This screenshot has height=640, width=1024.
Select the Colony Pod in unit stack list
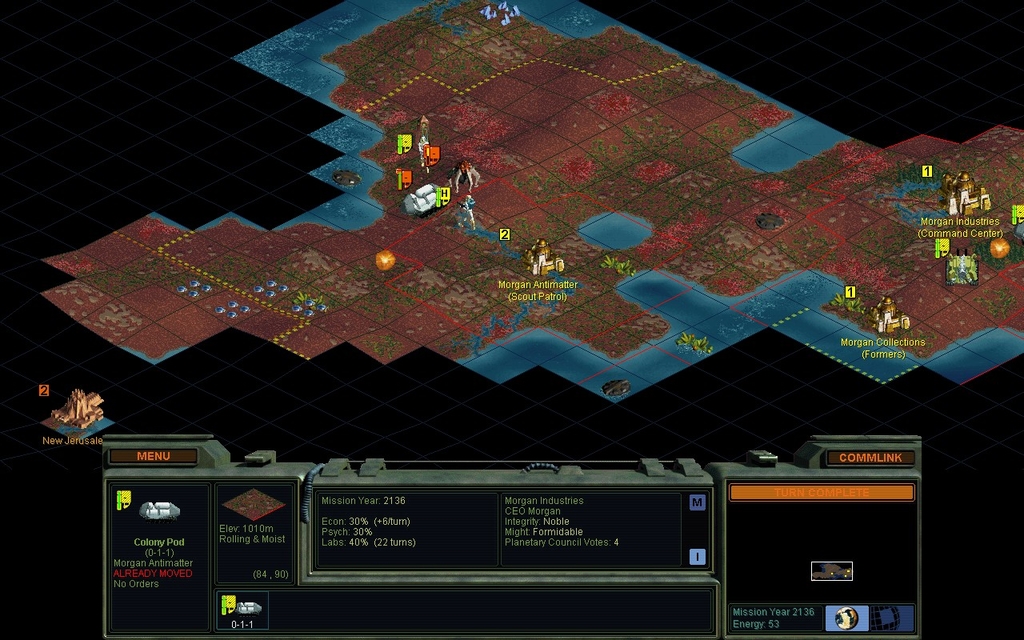coord(242,609)
